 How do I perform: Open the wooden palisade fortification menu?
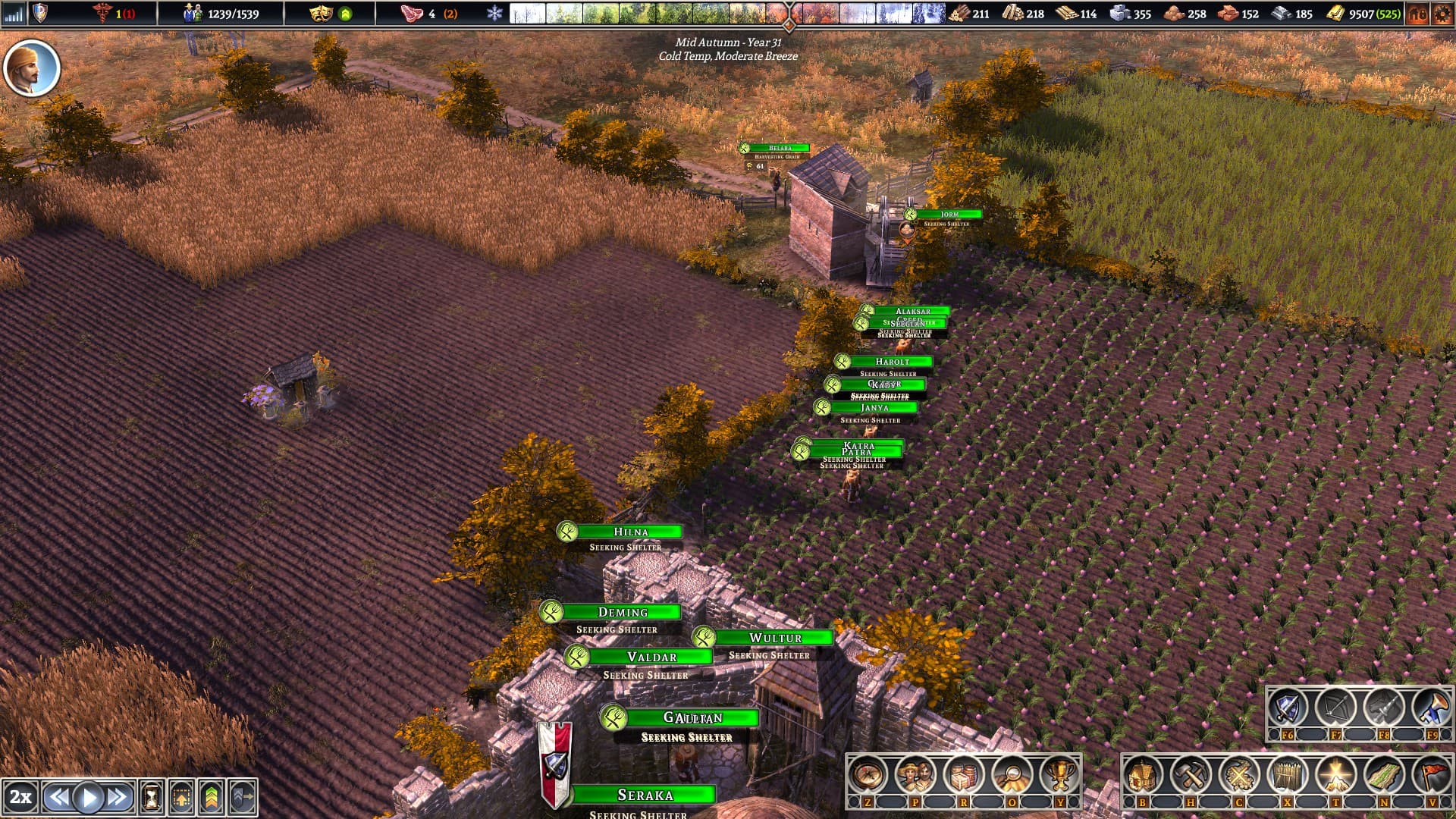1287,775
